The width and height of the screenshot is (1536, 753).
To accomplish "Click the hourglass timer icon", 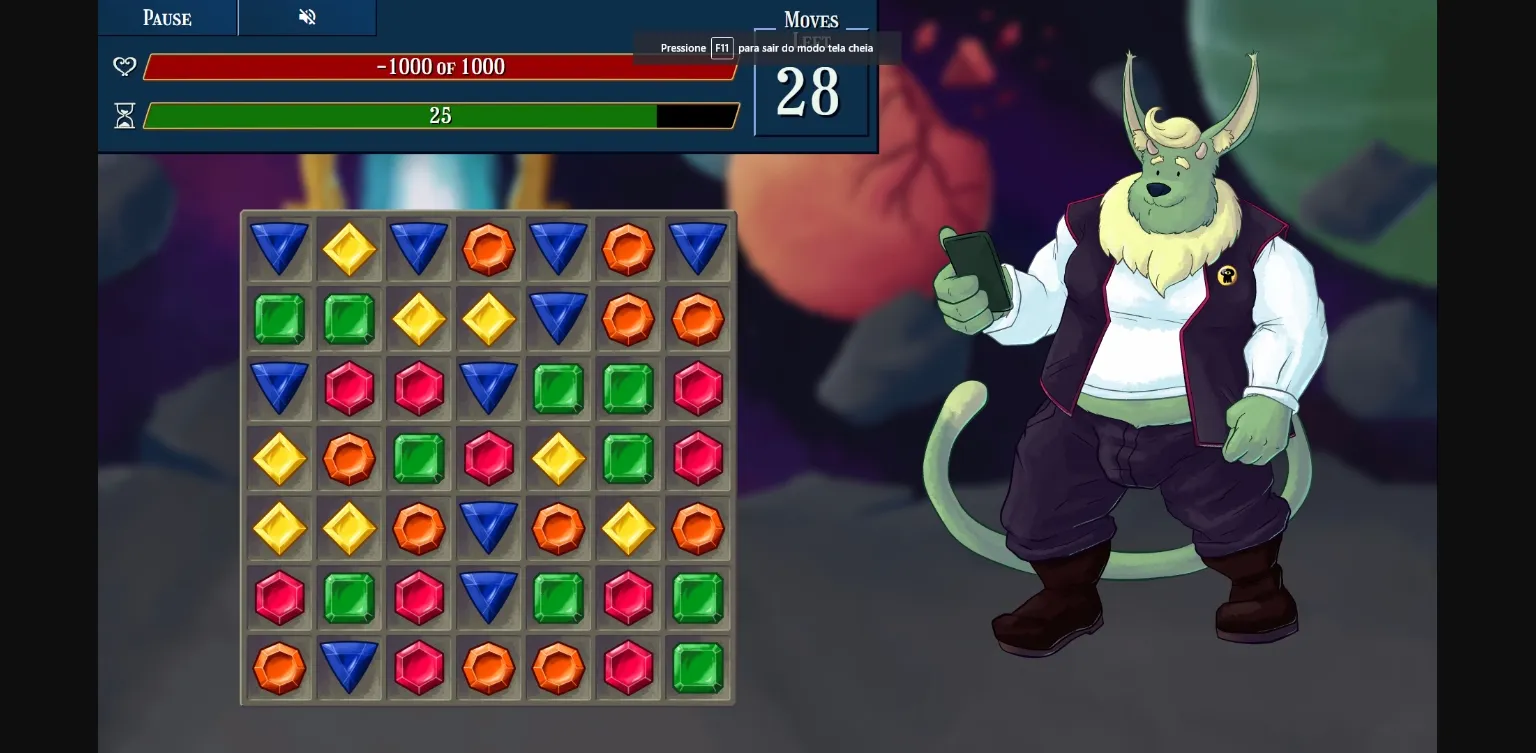I will (123, 115).
